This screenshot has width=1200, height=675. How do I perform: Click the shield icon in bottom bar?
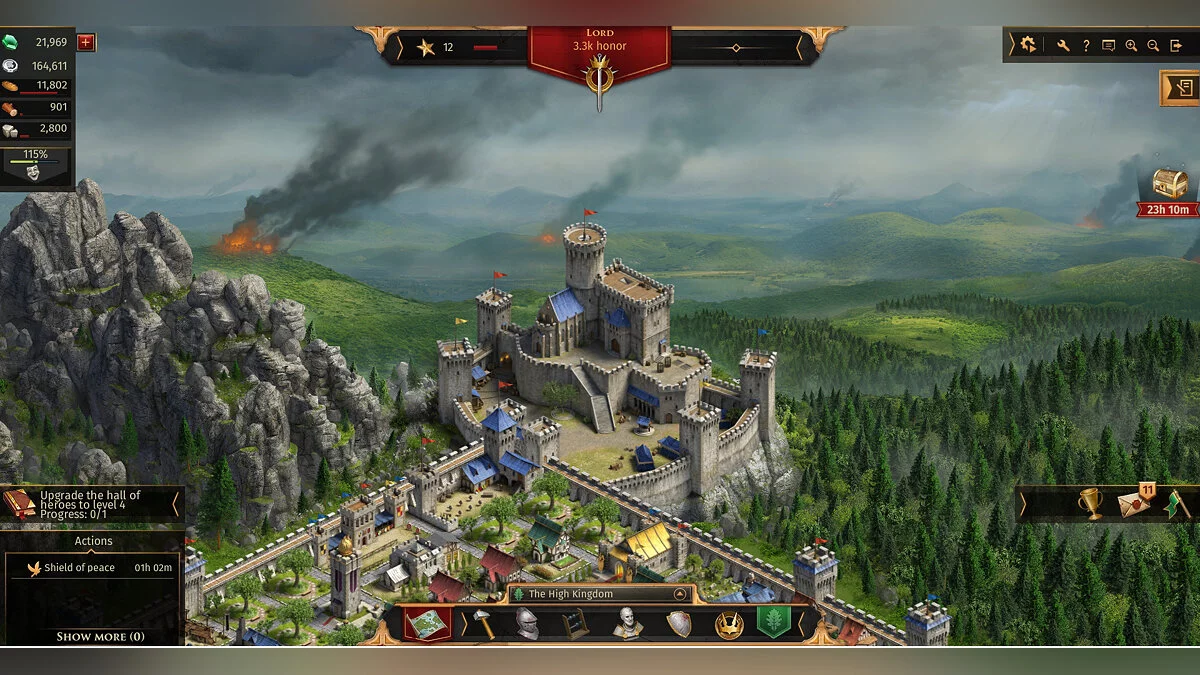click(x=679, y=623)
